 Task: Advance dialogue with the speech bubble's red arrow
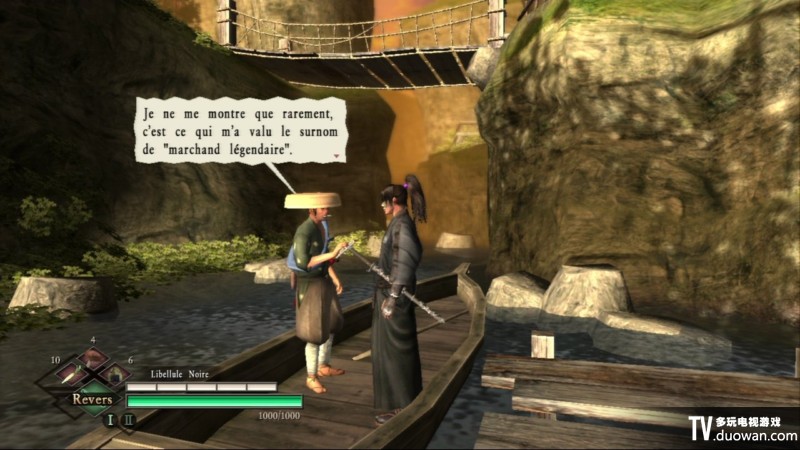point(337,158)
